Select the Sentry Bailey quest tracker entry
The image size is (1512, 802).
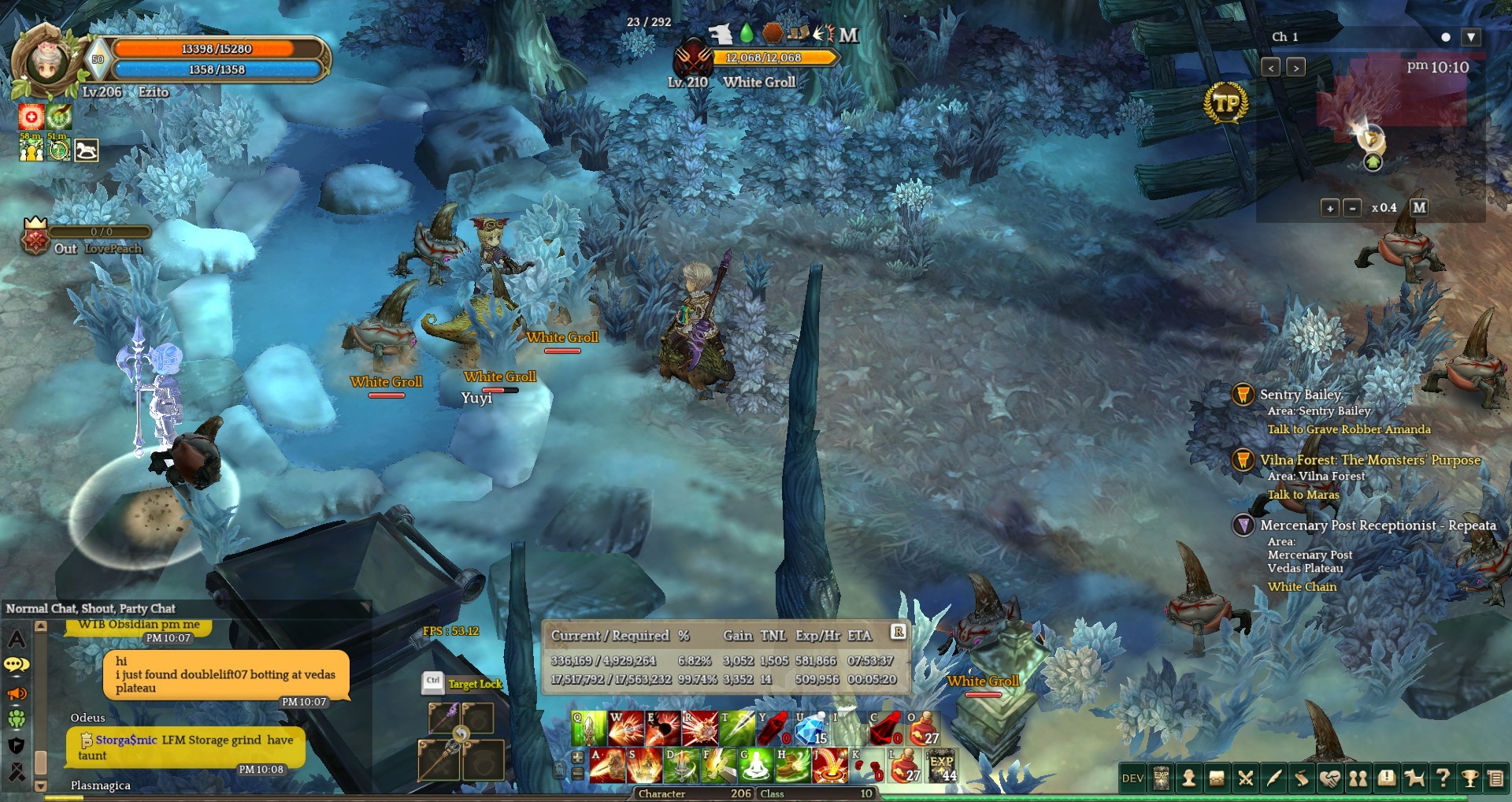pyautogui.click(x=1300, y=395)
